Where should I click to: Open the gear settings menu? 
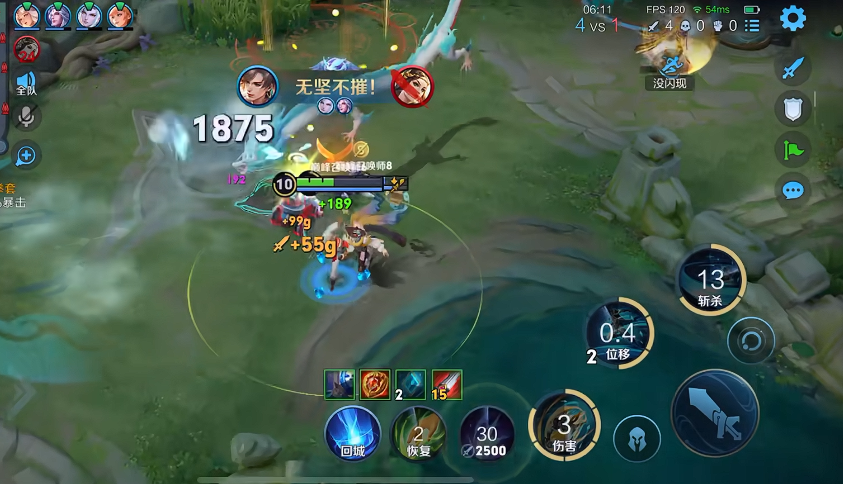pos(793,18)
